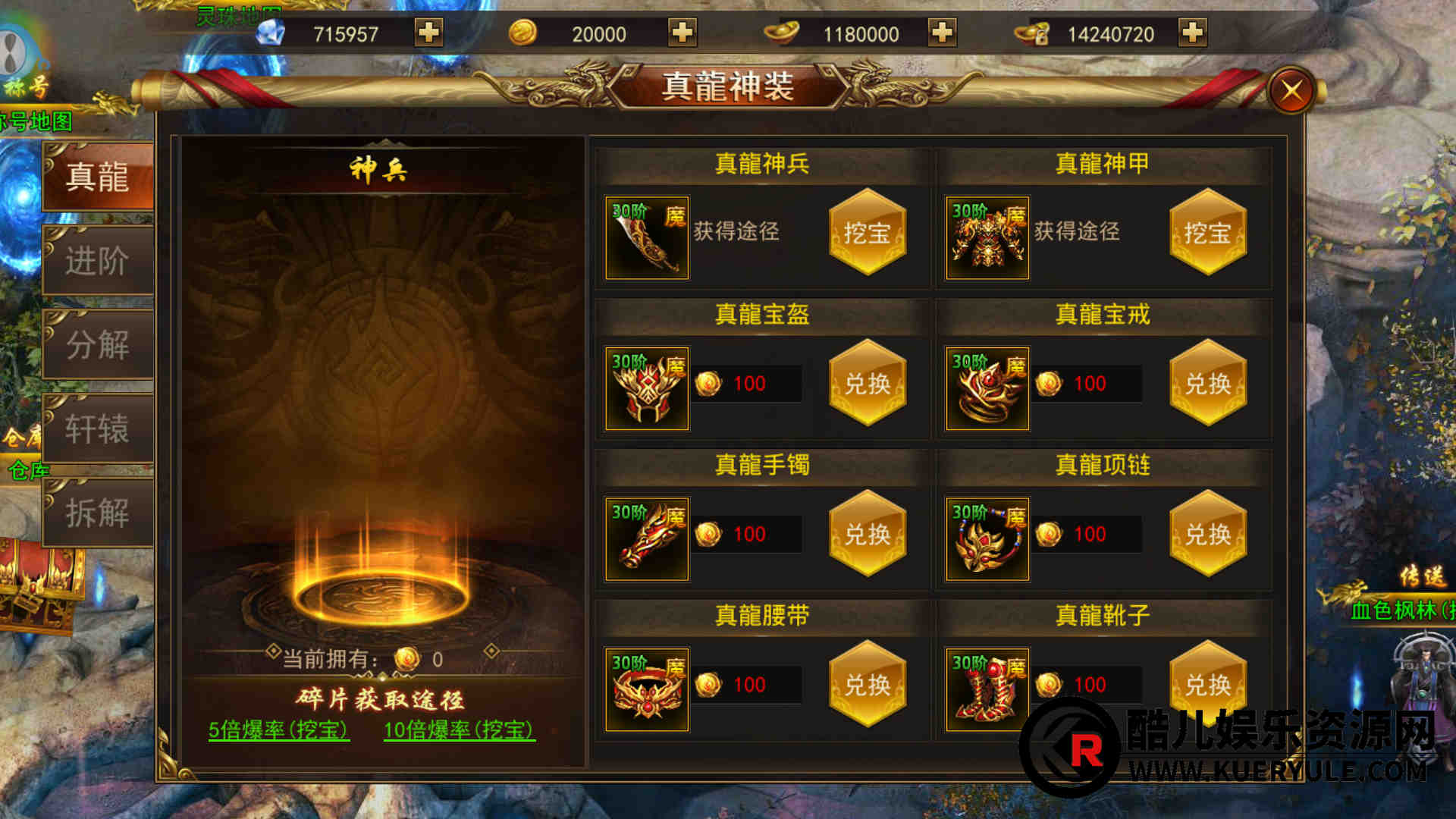Exchange for 真龍腰带 belt

[x=868, y=685]
